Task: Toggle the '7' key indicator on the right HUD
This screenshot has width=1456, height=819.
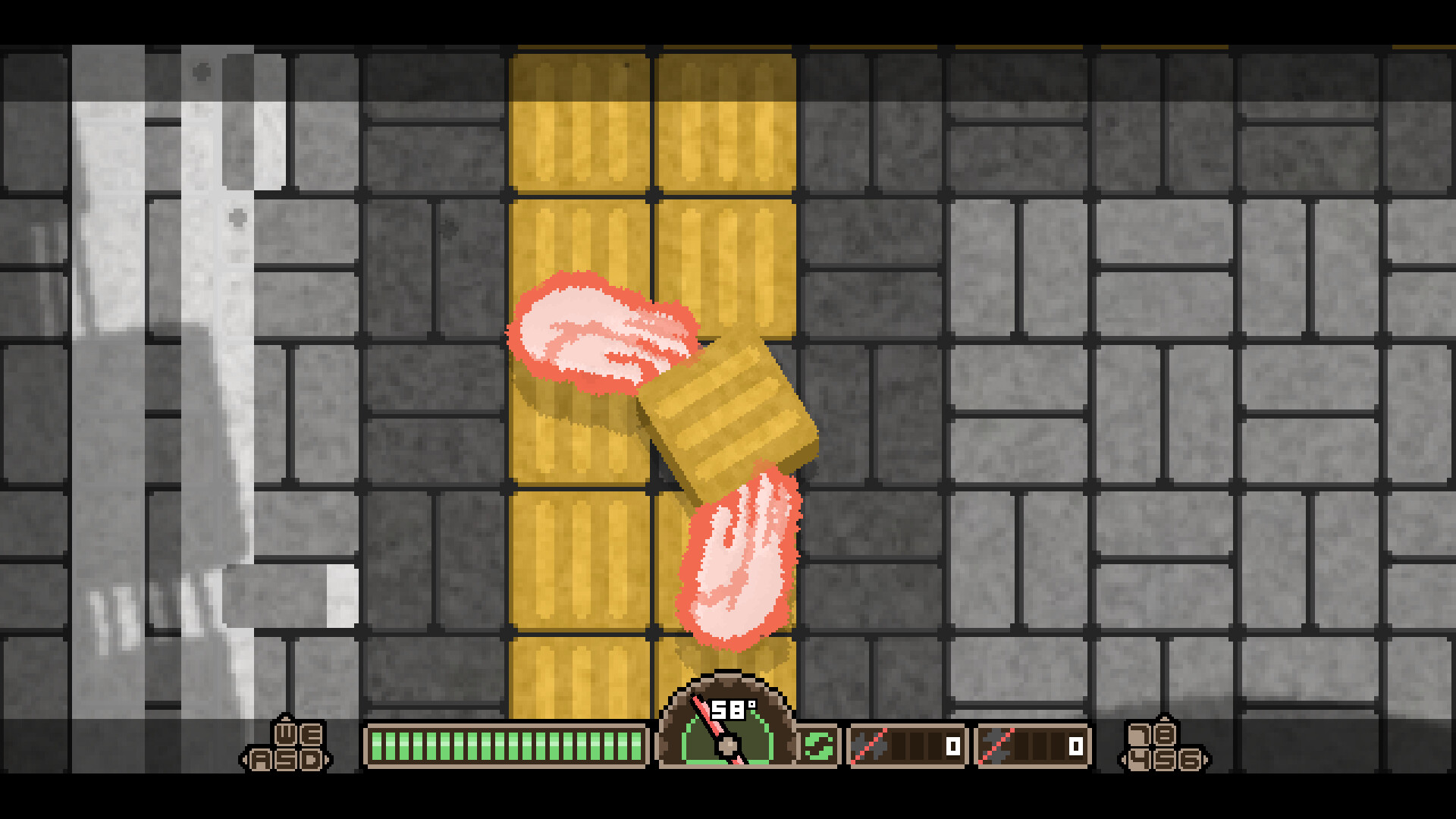Action: (x=1139, y=734)
